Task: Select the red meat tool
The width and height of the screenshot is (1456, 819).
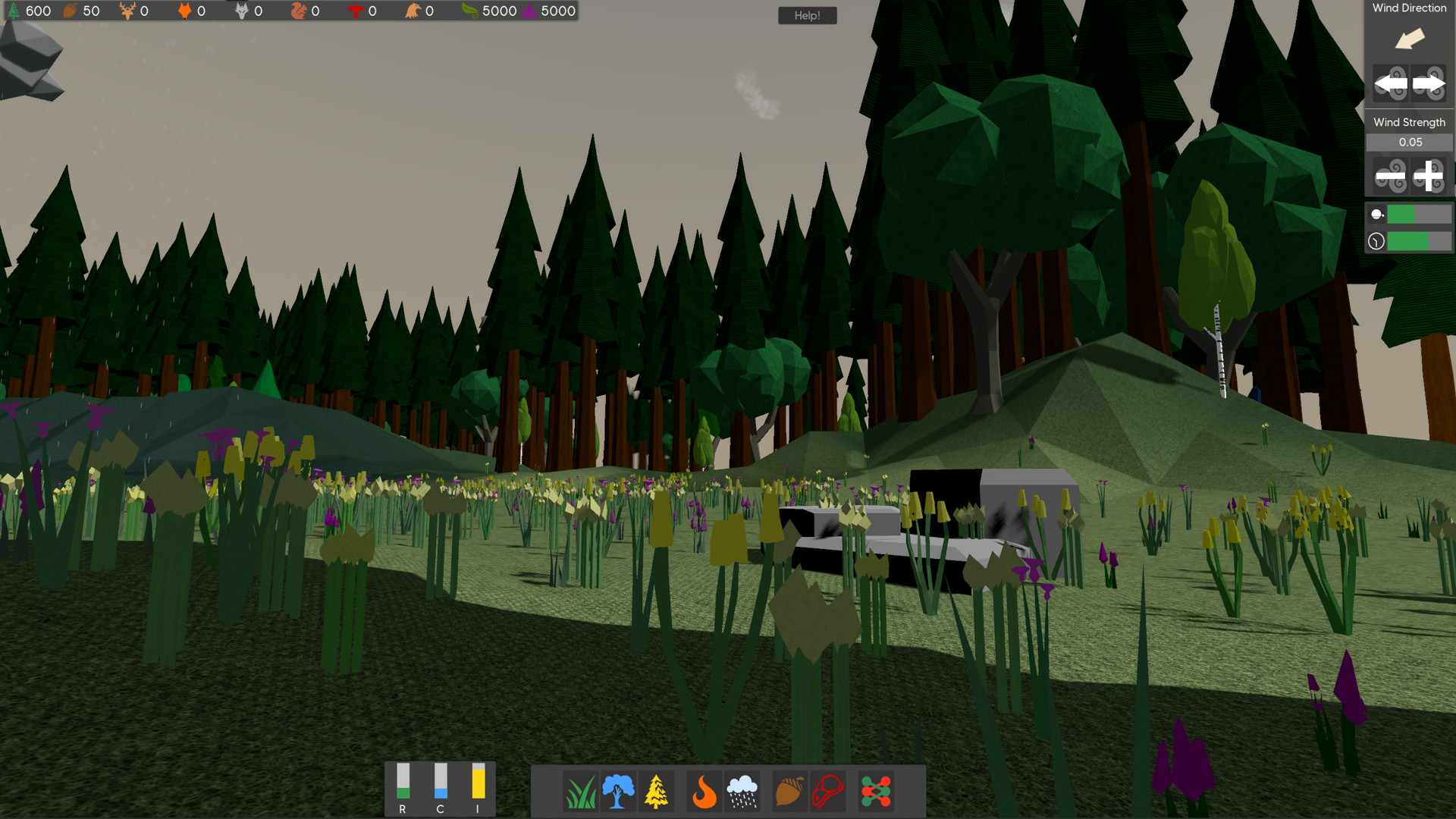Action: 828,791
